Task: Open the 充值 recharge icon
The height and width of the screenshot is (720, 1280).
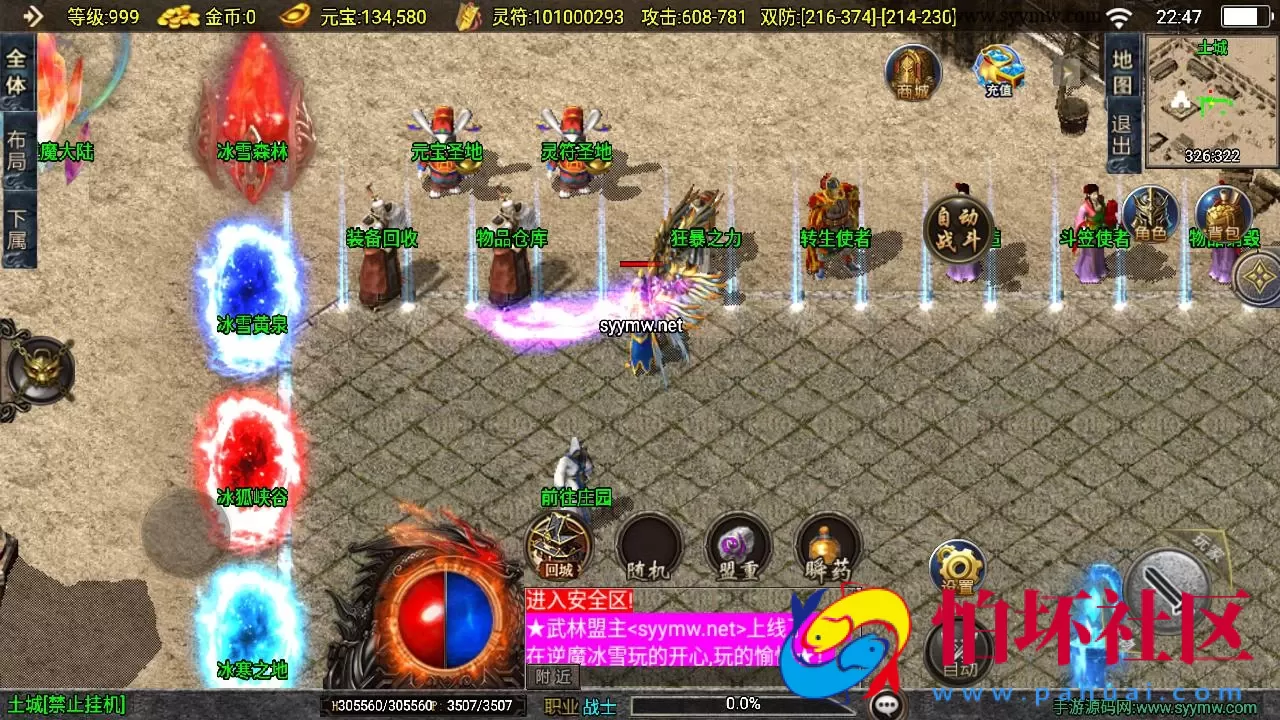Action: tap(996, 70)
